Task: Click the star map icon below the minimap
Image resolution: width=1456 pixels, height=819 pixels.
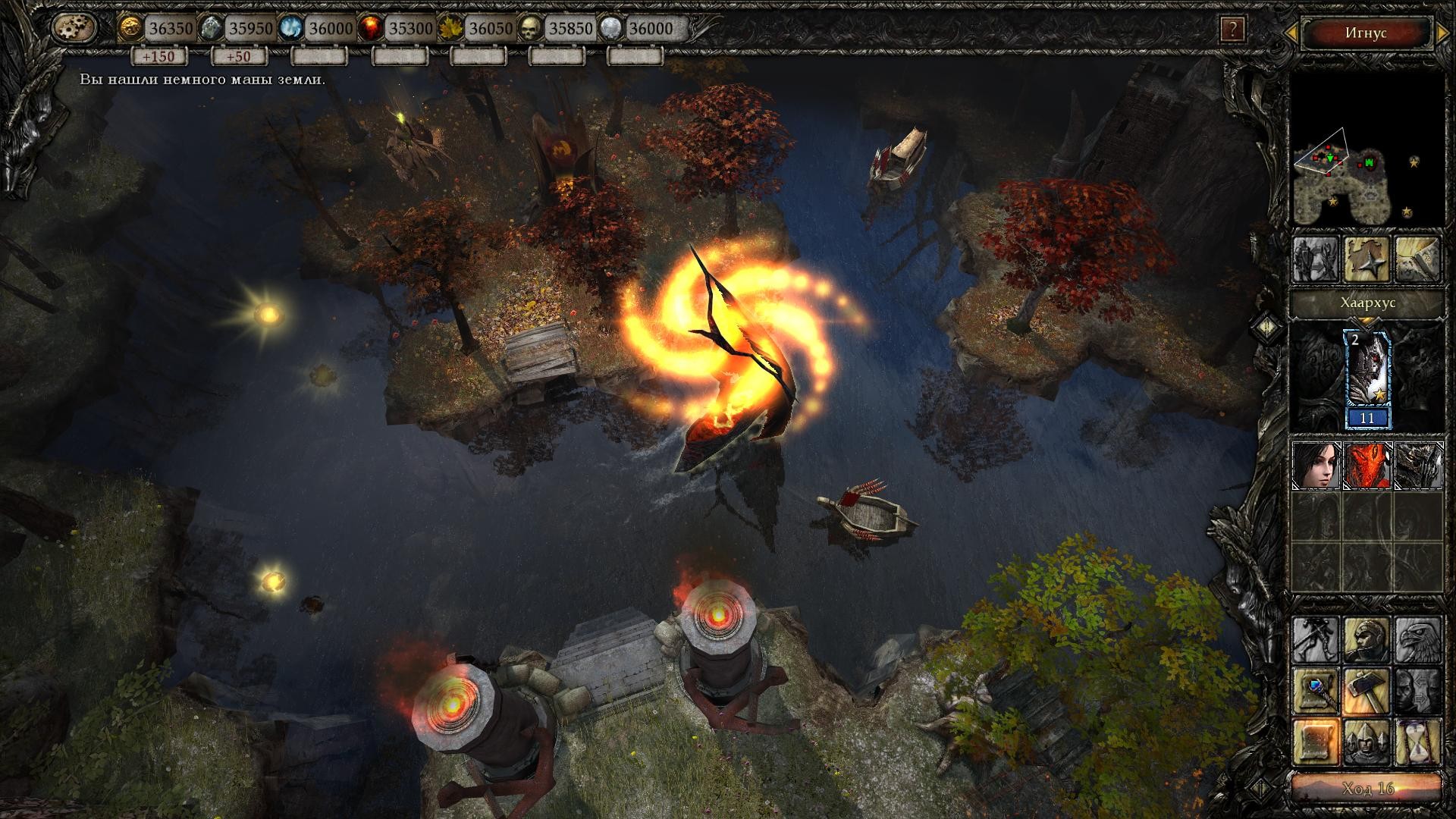Action: point(1367,258)
